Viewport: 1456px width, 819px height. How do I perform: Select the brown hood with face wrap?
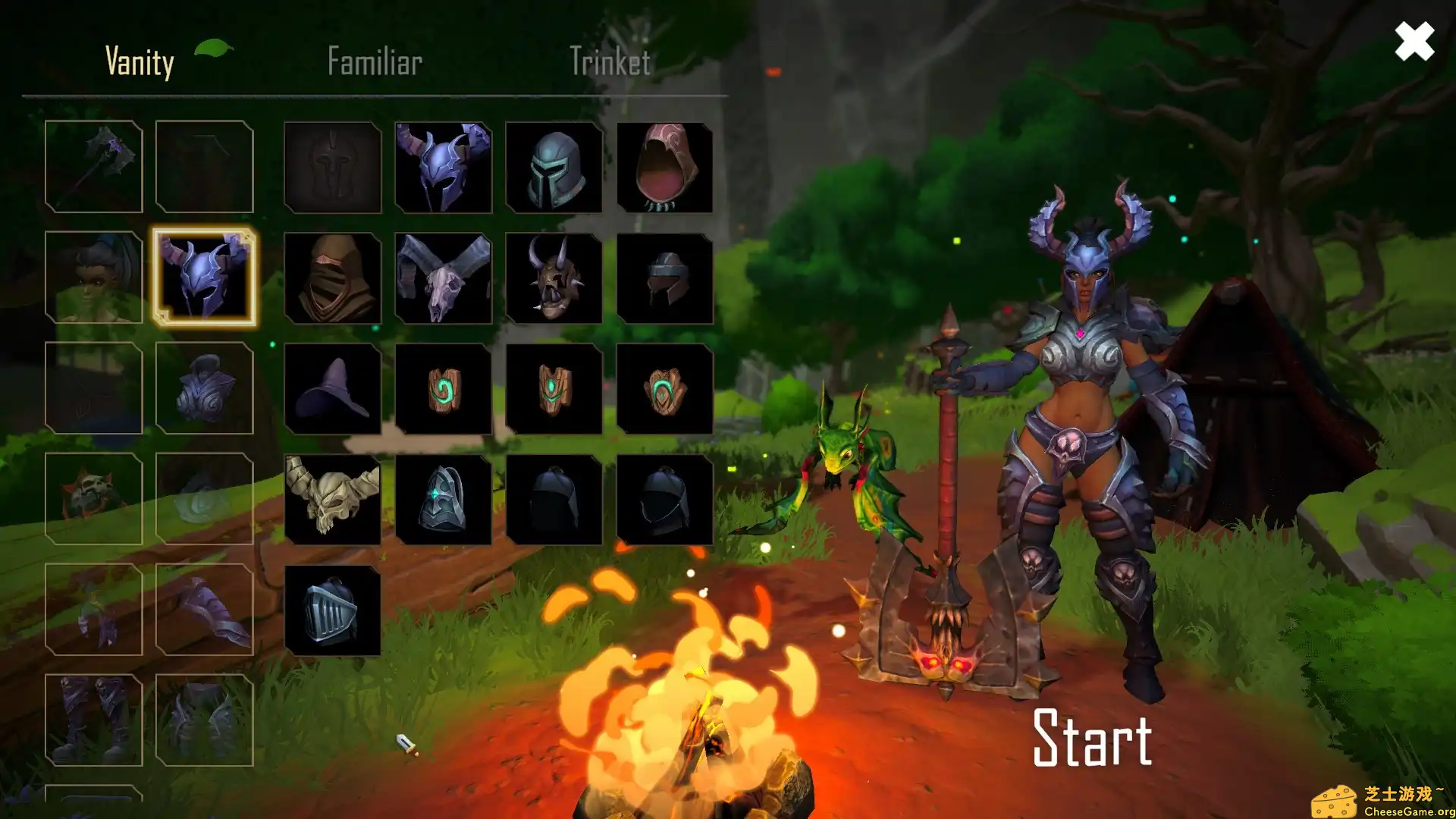pos(333,278)
